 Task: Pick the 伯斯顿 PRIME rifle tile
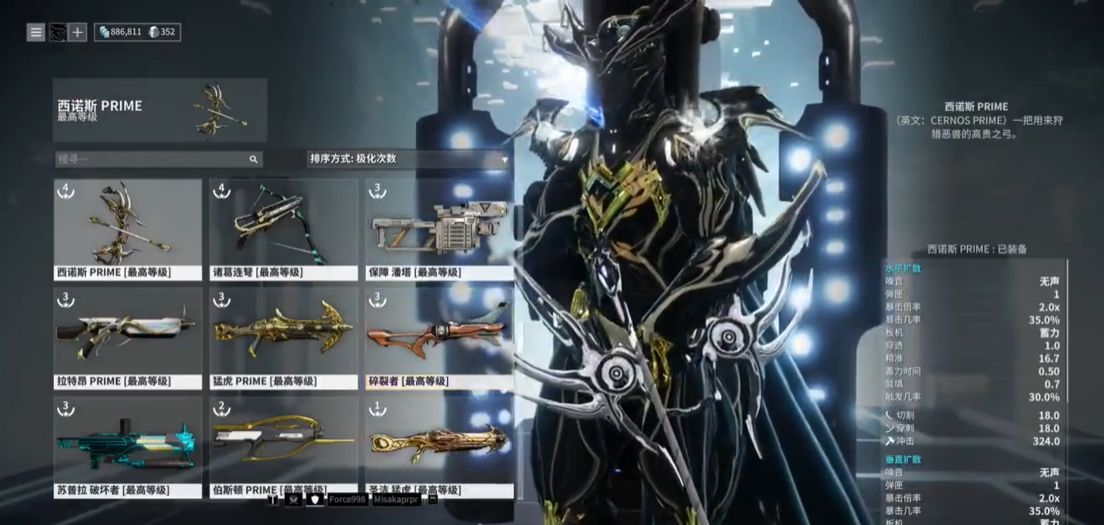pyautogui.click(x=283, y=447)
